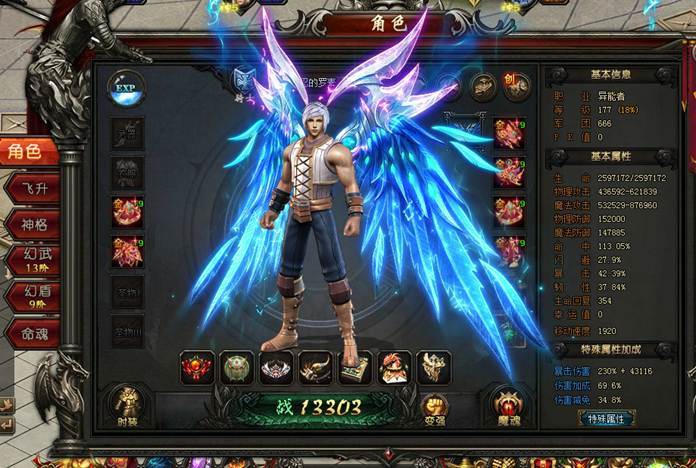
Task: Choose the silver crown equipment slot
Action: tap(276, 367)
